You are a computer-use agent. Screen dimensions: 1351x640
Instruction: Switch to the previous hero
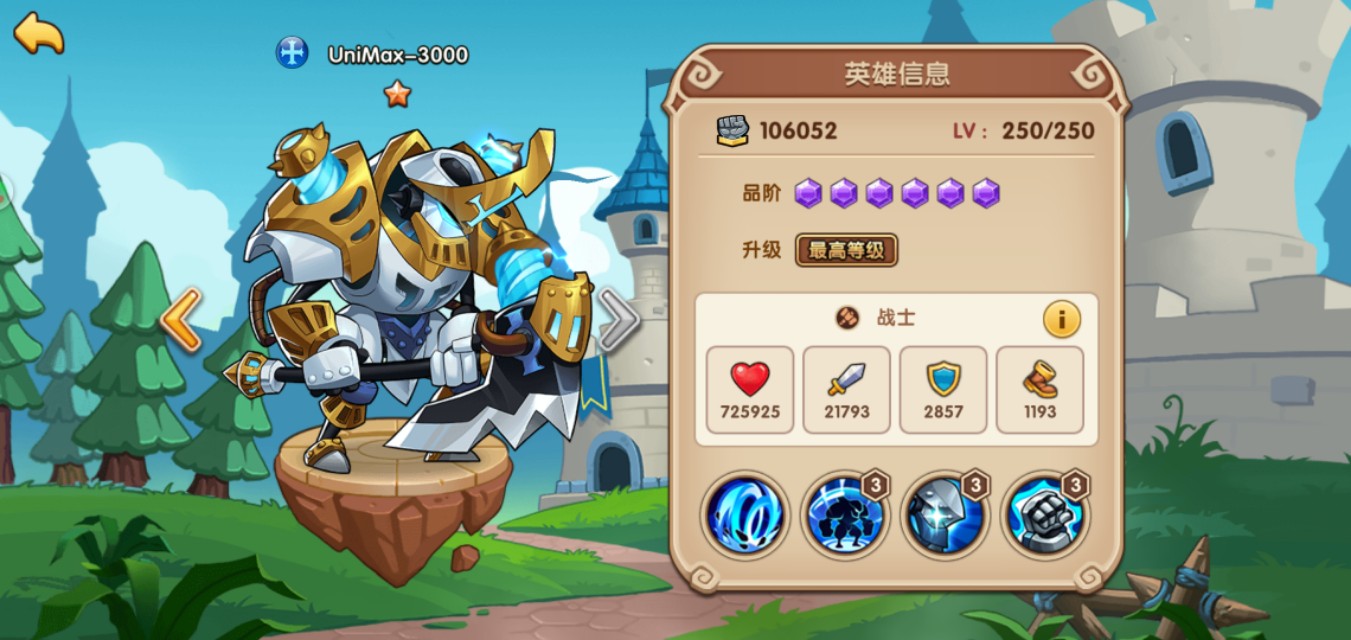[181, 320]
